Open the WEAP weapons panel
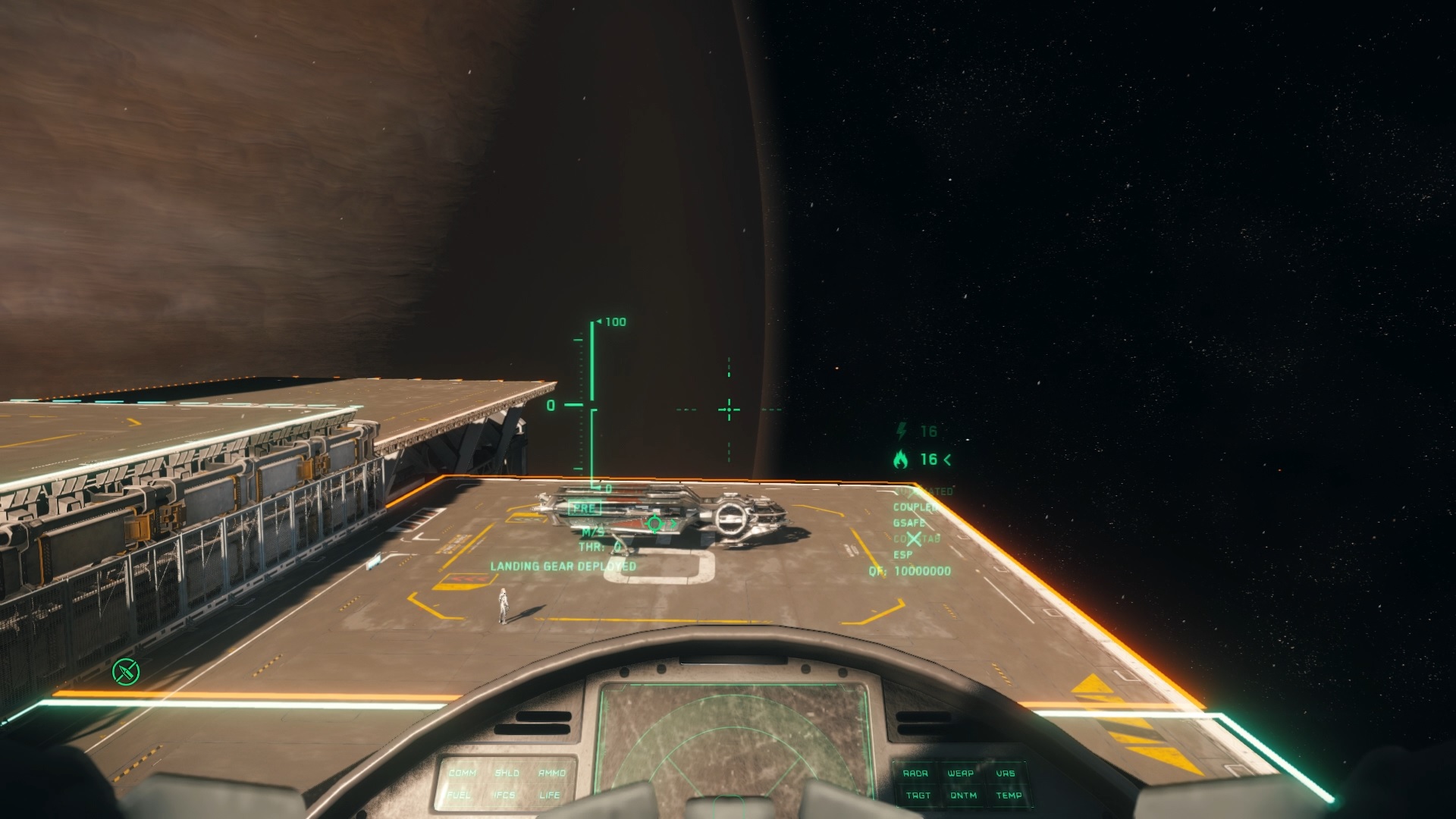 pyautogui.click(x=960, y=773)
